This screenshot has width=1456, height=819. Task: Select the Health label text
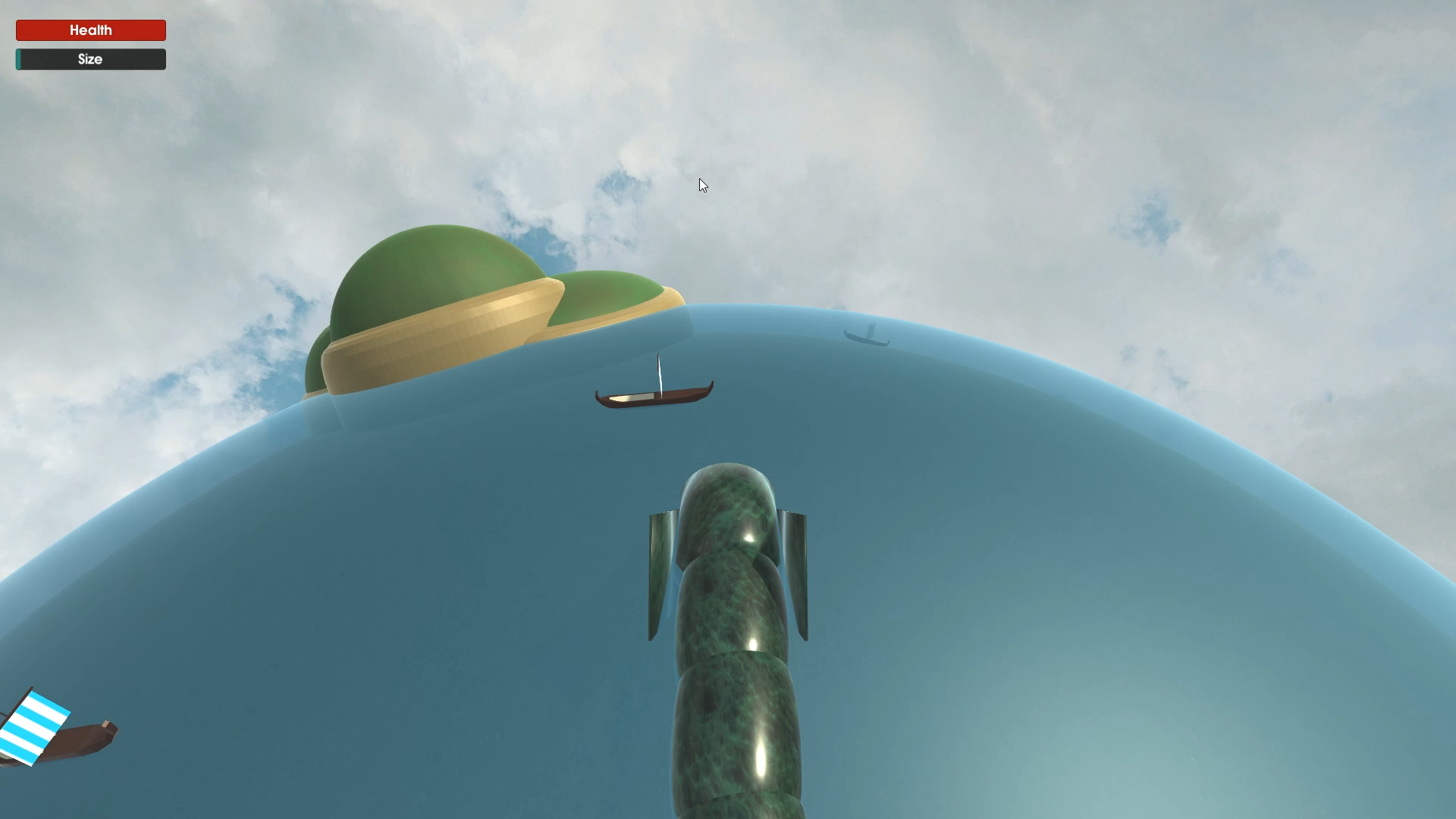tap(90, 30)
